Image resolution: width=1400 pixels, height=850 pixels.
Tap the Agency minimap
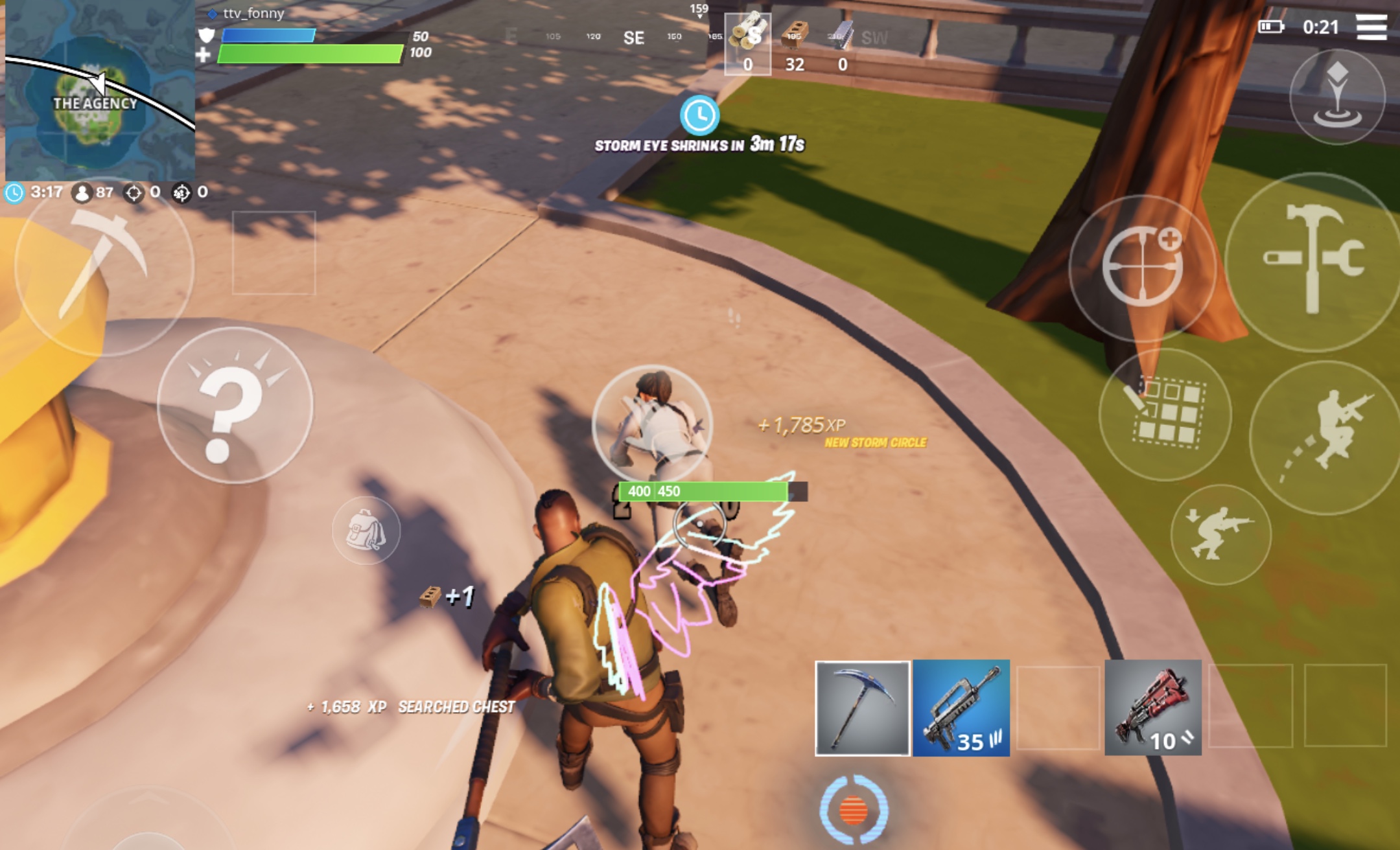coord(99,91)
